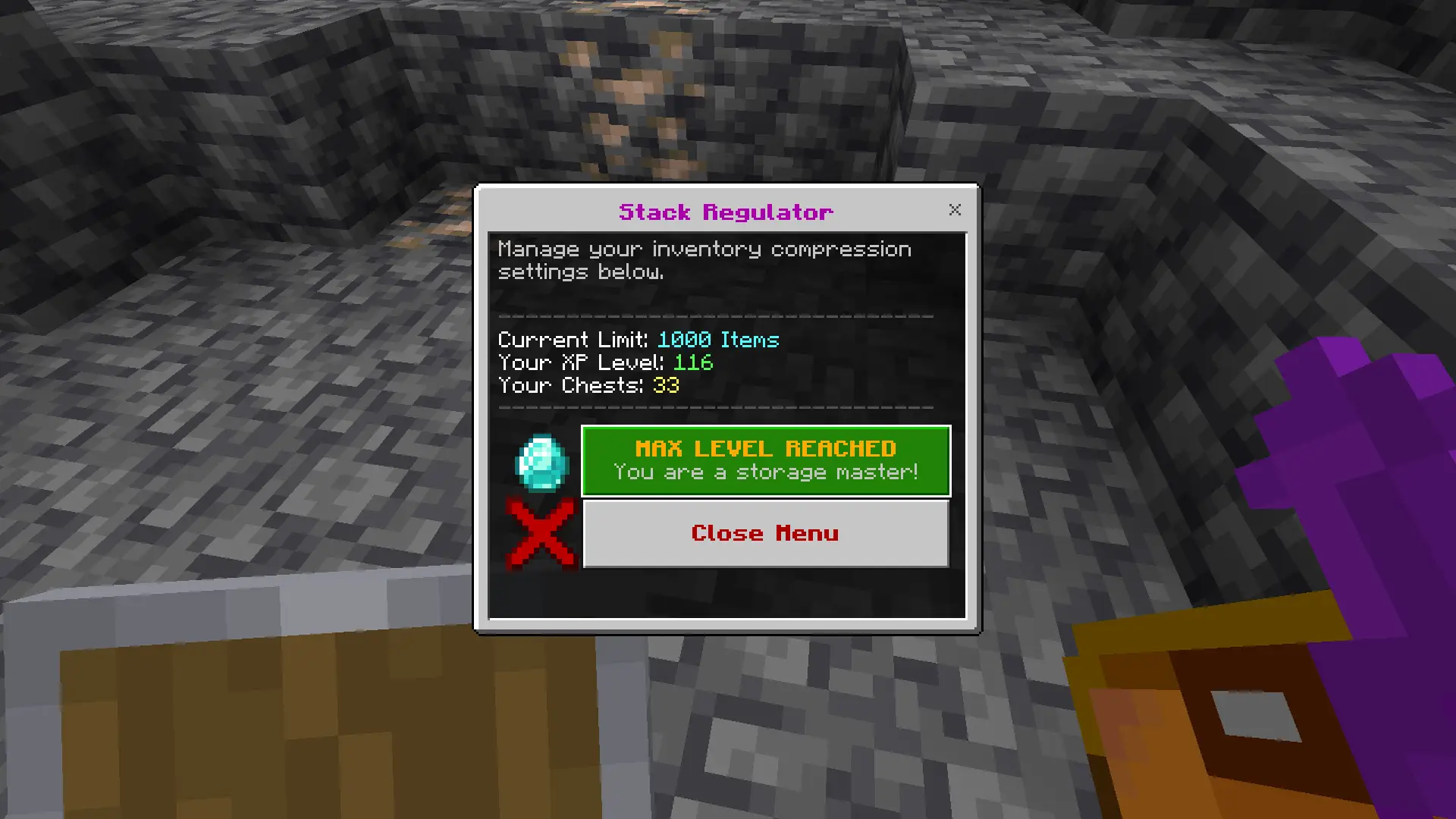The image size is (1456, 819).
Task: Choose the Close Menu button
Action: click(765, 533)
